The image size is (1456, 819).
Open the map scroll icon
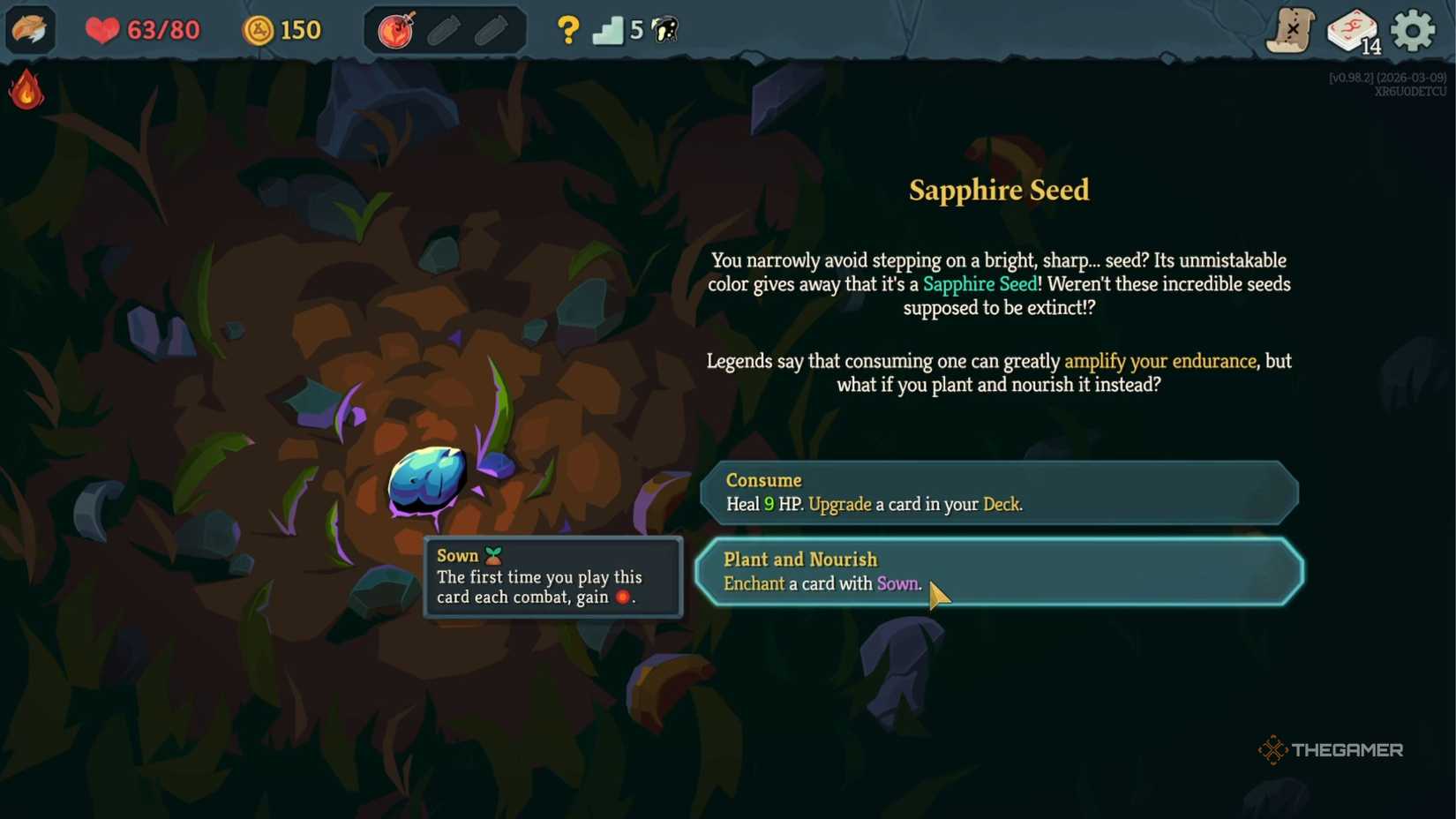click(x=1289, y=29)
